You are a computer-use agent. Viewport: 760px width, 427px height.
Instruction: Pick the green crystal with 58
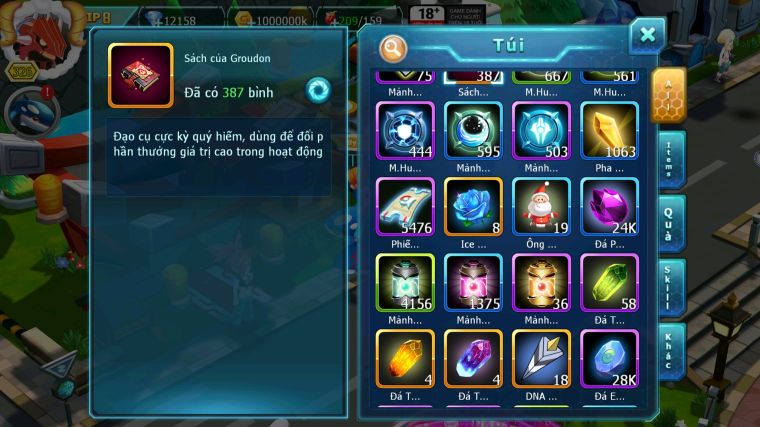pyautogui.click(x=609, y=283)
